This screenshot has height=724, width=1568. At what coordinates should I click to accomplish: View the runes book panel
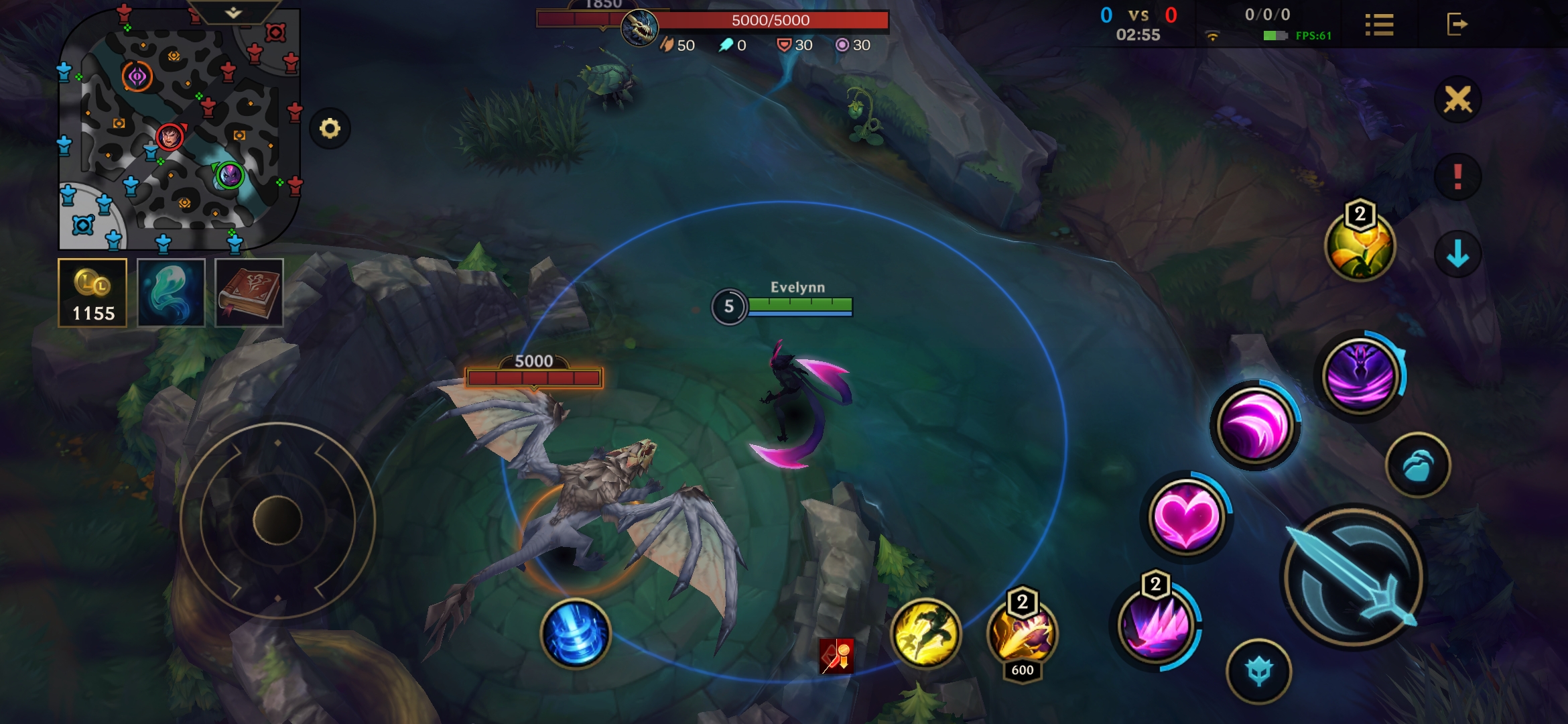248,293
